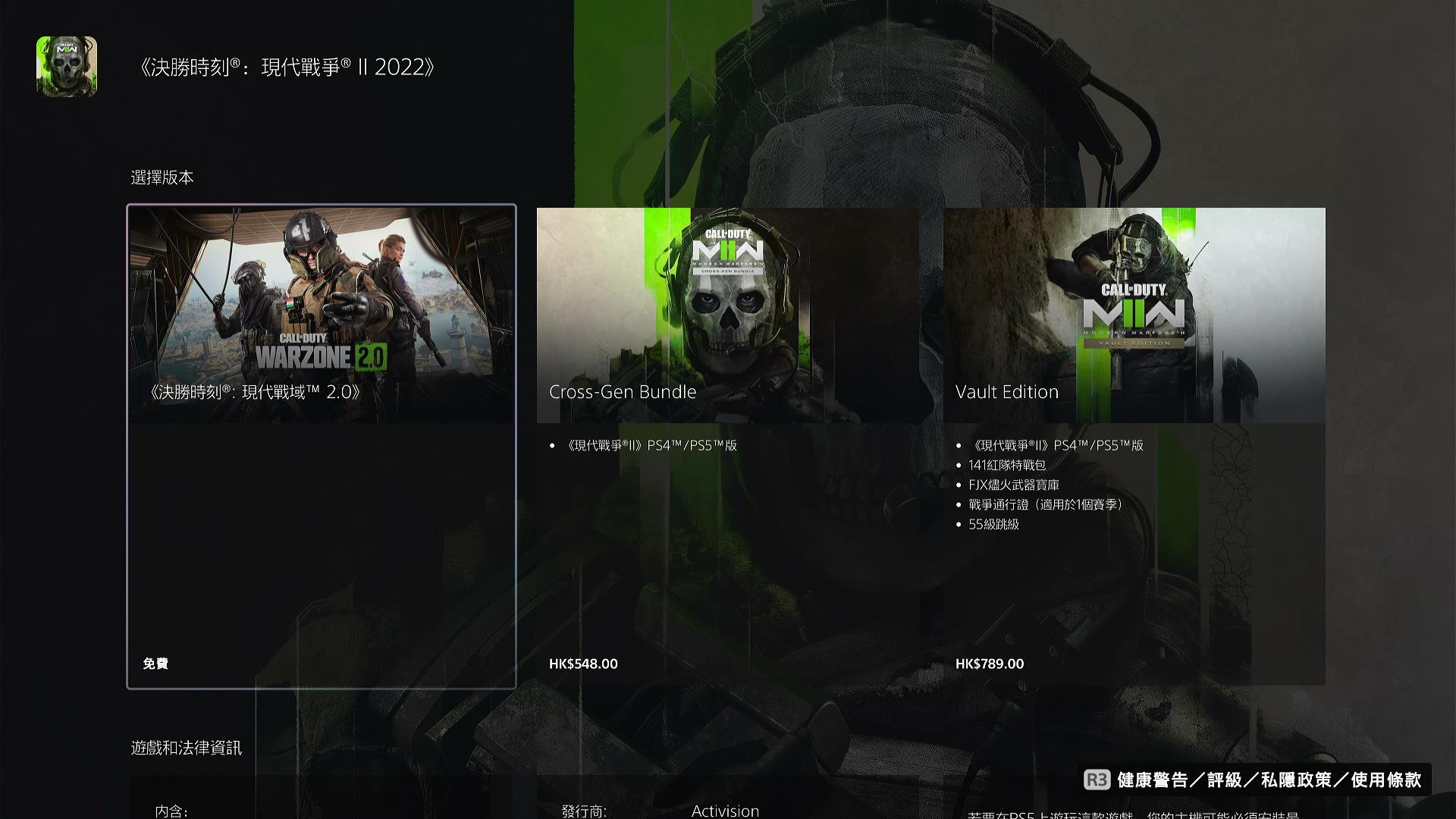Click the Activision publisher name
The height and width of the screenshot is (819, 1456).
(x=726, y=810)
